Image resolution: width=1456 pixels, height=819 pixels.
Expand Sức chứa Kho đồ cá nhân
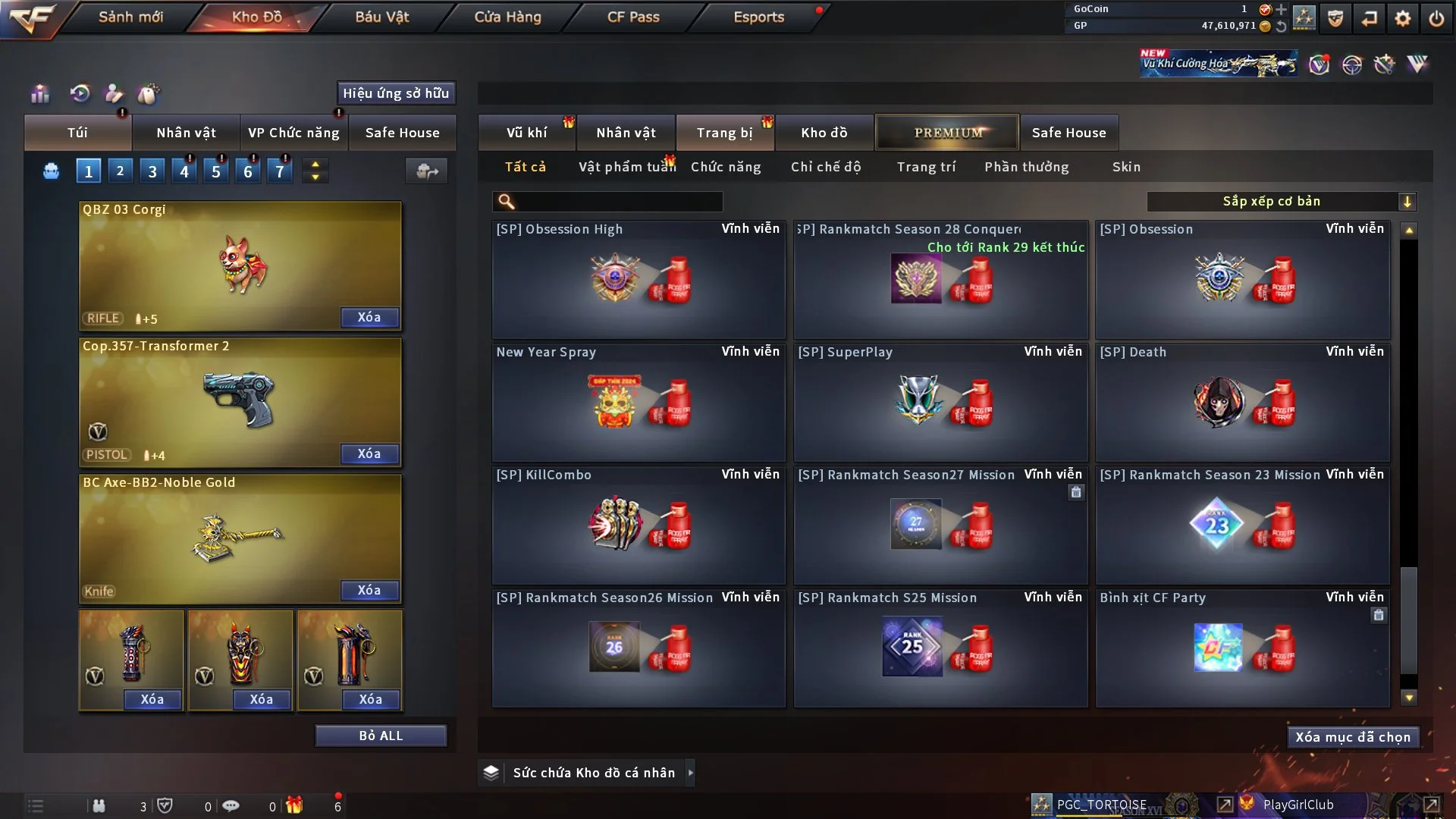point(690,773)
